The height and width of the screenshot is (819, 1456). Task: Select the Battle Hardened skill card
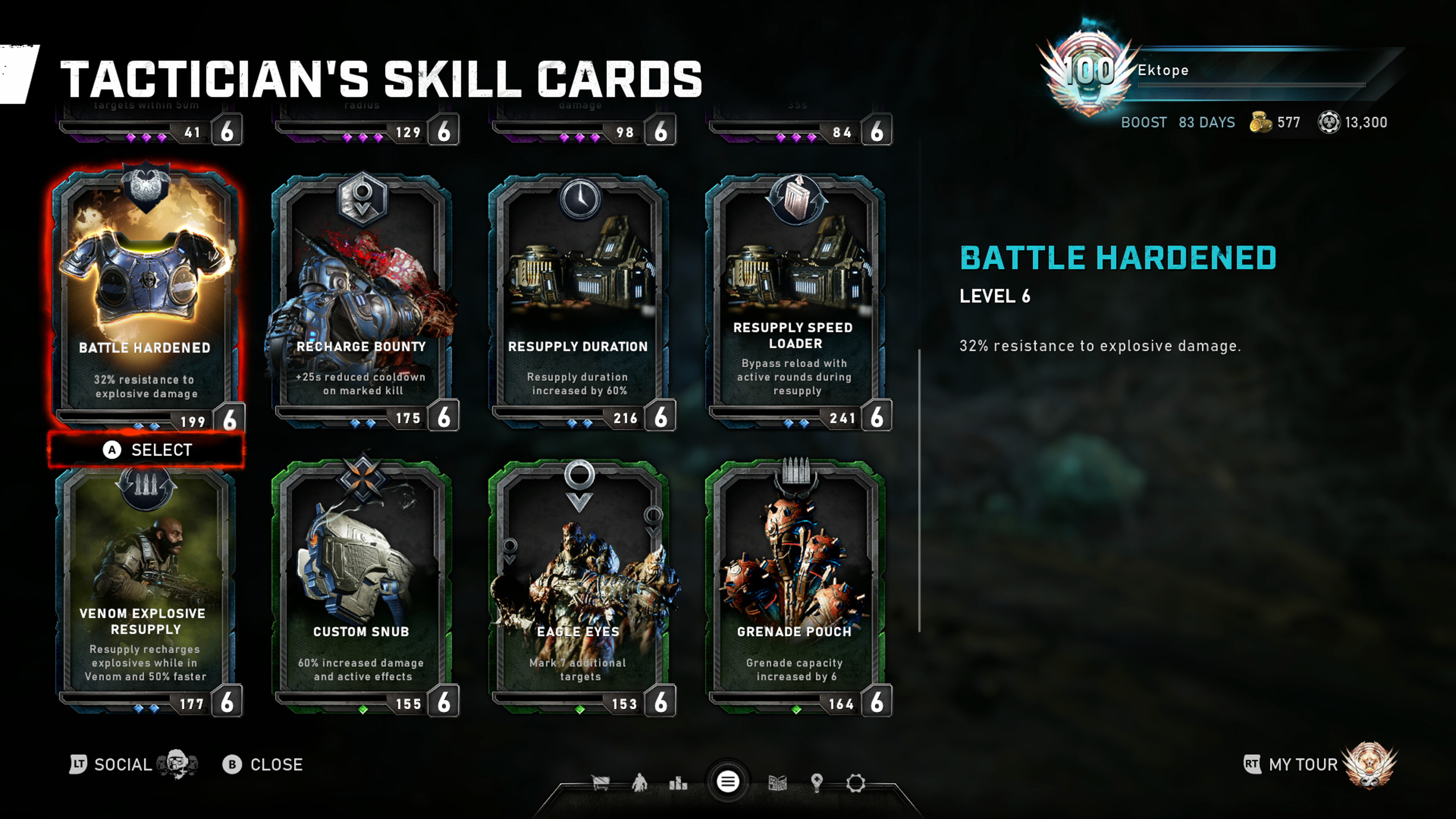[x=146, y=294]
